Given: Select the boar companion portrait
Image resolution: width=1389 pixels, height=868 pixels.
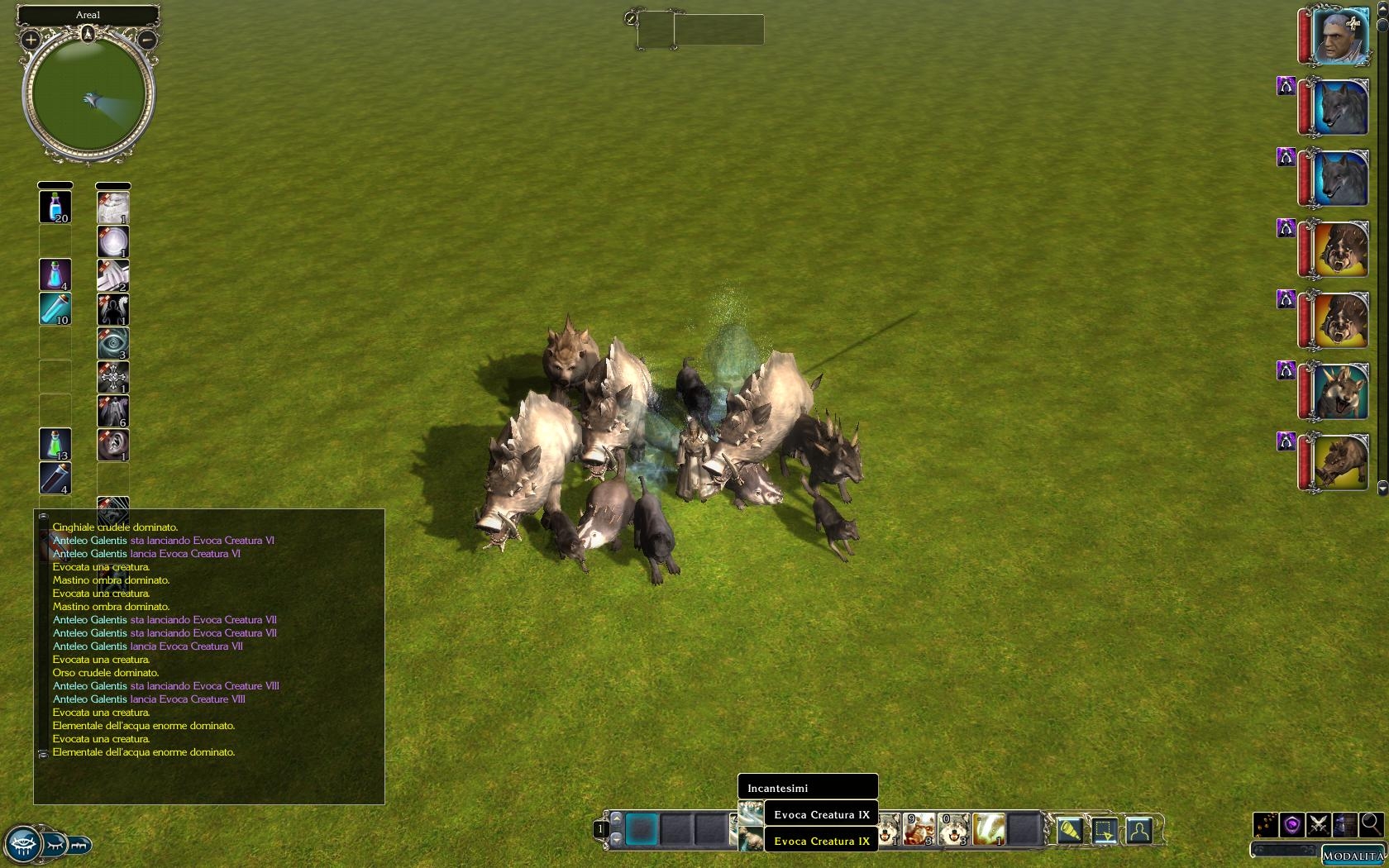Looking at the screenshot, I should [x=1339, y=463].
